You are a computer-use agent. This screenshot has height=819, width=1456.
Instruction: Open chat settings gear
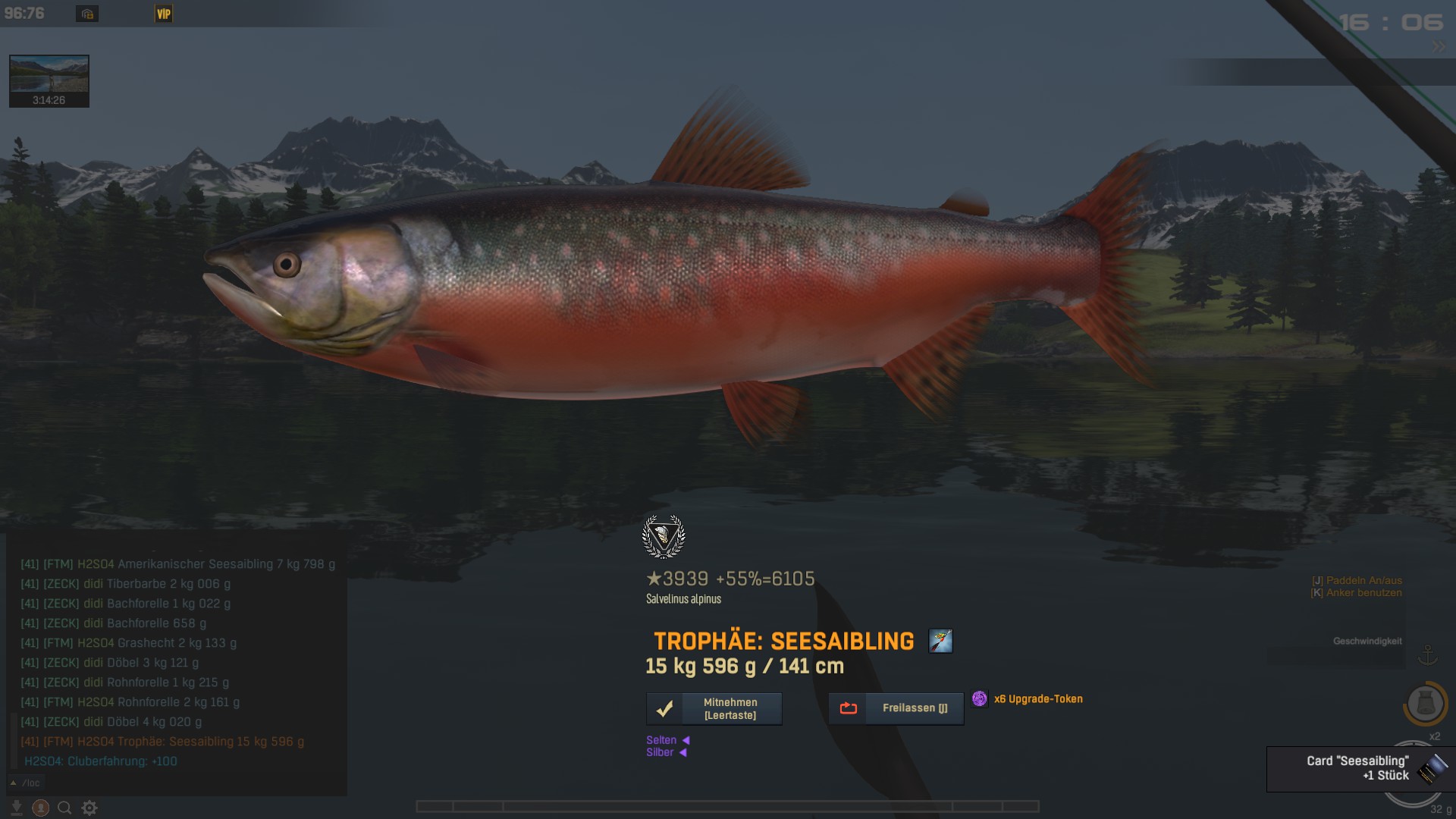click(x=89, y=808)
